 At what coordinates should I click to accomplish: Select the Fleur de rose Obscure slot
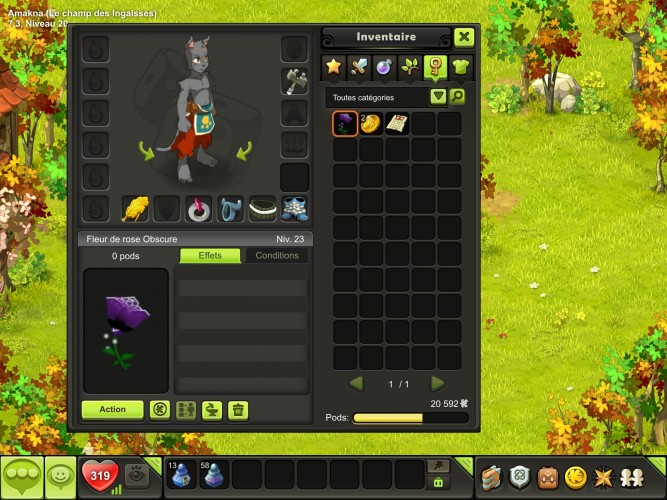click(x=345, y=124)
